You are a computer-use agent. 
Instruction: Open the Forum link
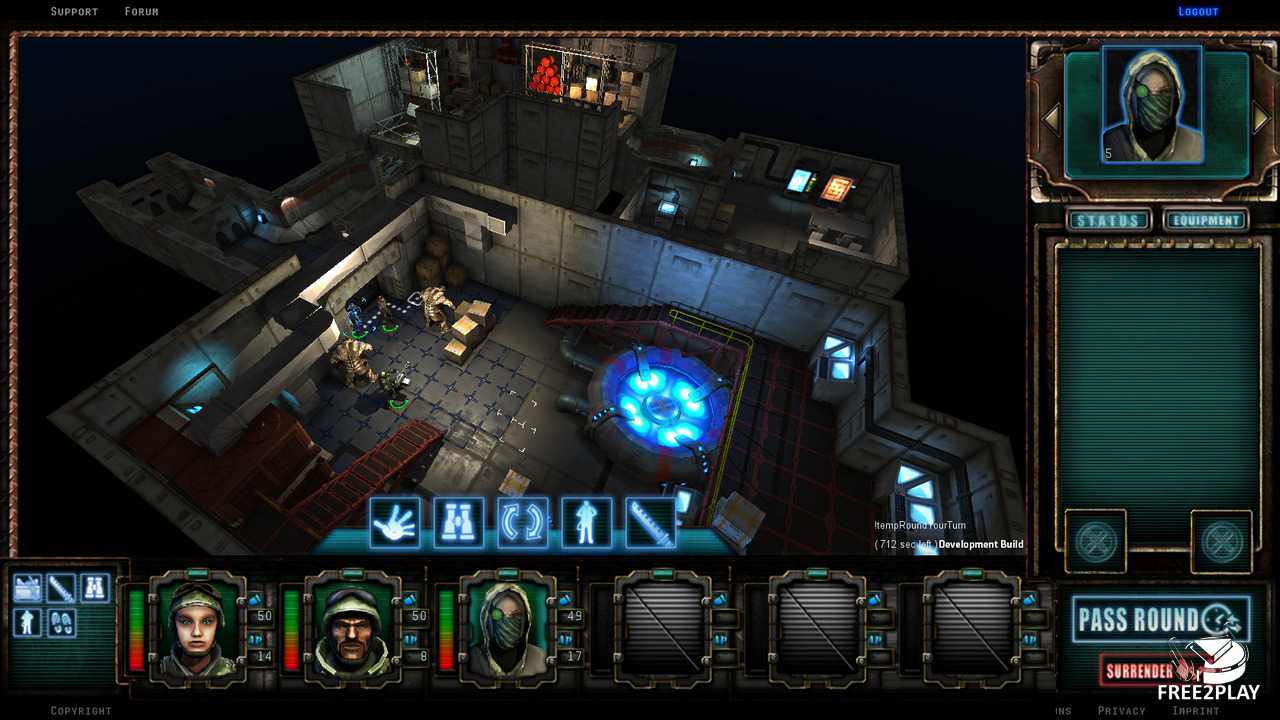(142, 12)
